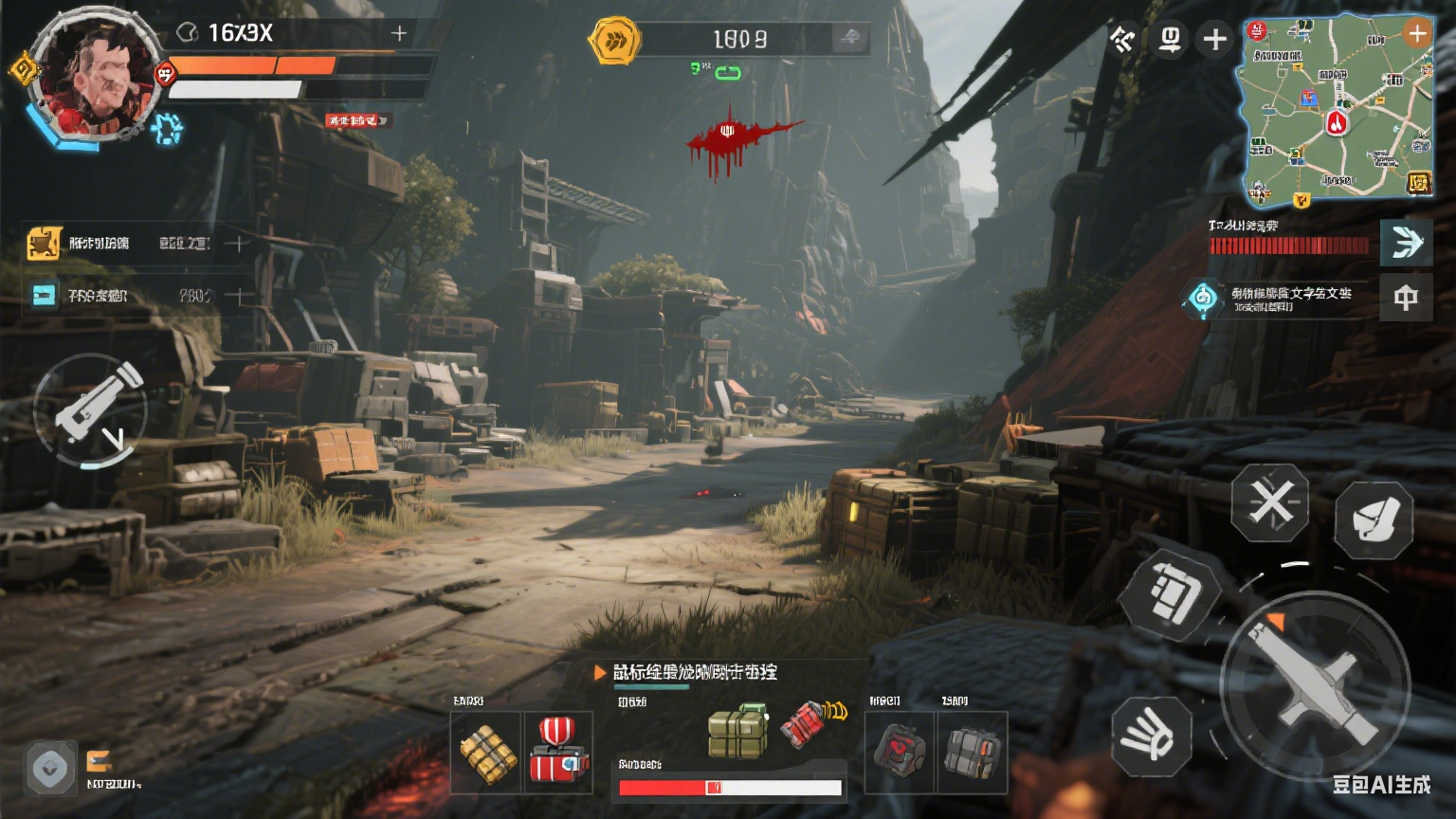Open the grey hexagon shield button
The image size is (1456, 819).
click(50, 768)
